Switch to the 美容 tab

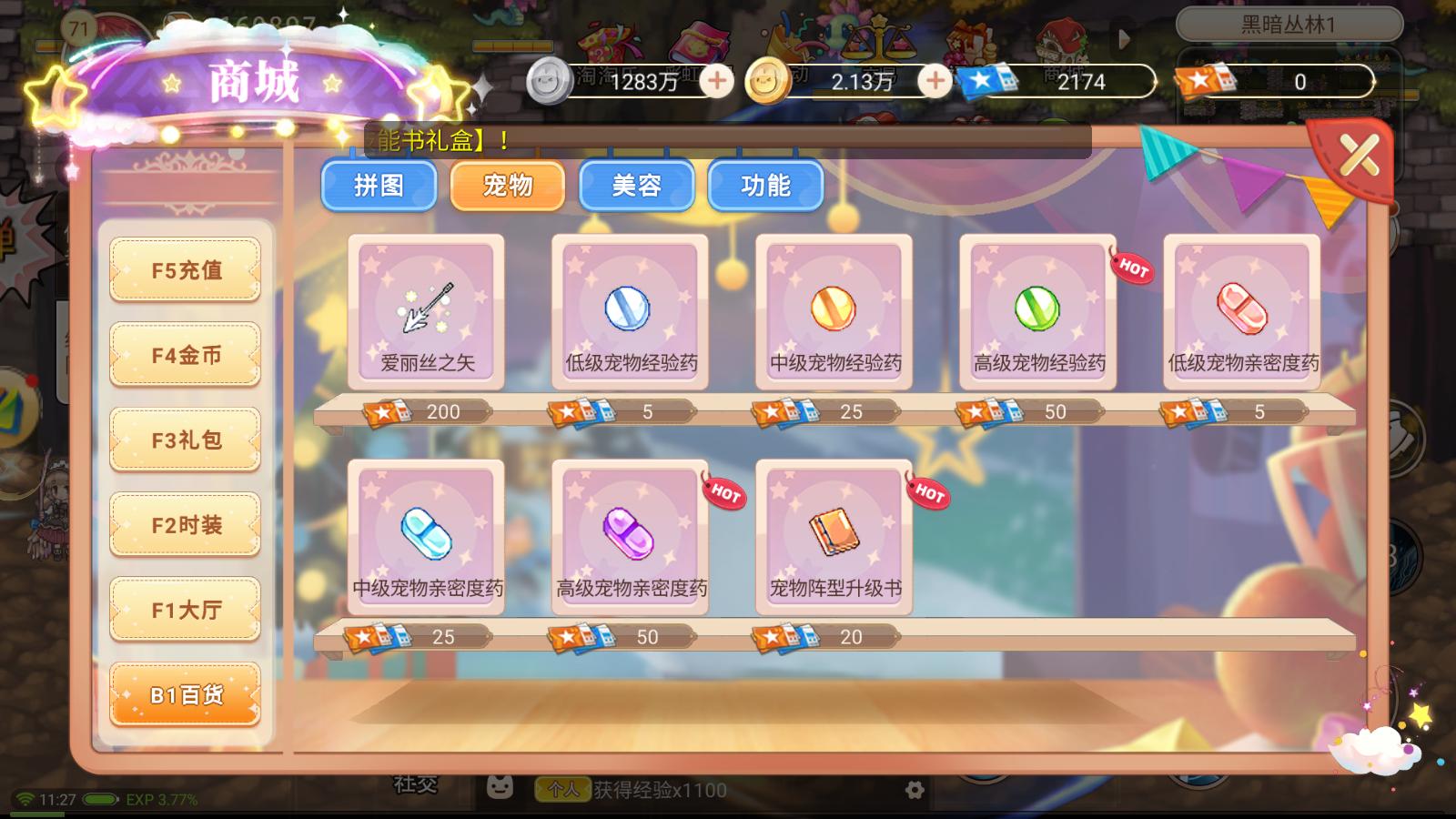pos(637,186)
